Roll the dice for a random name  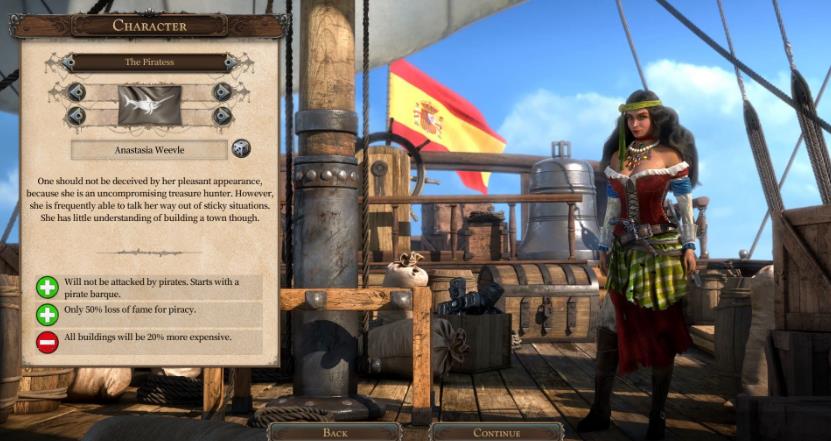tap(241, 149)
